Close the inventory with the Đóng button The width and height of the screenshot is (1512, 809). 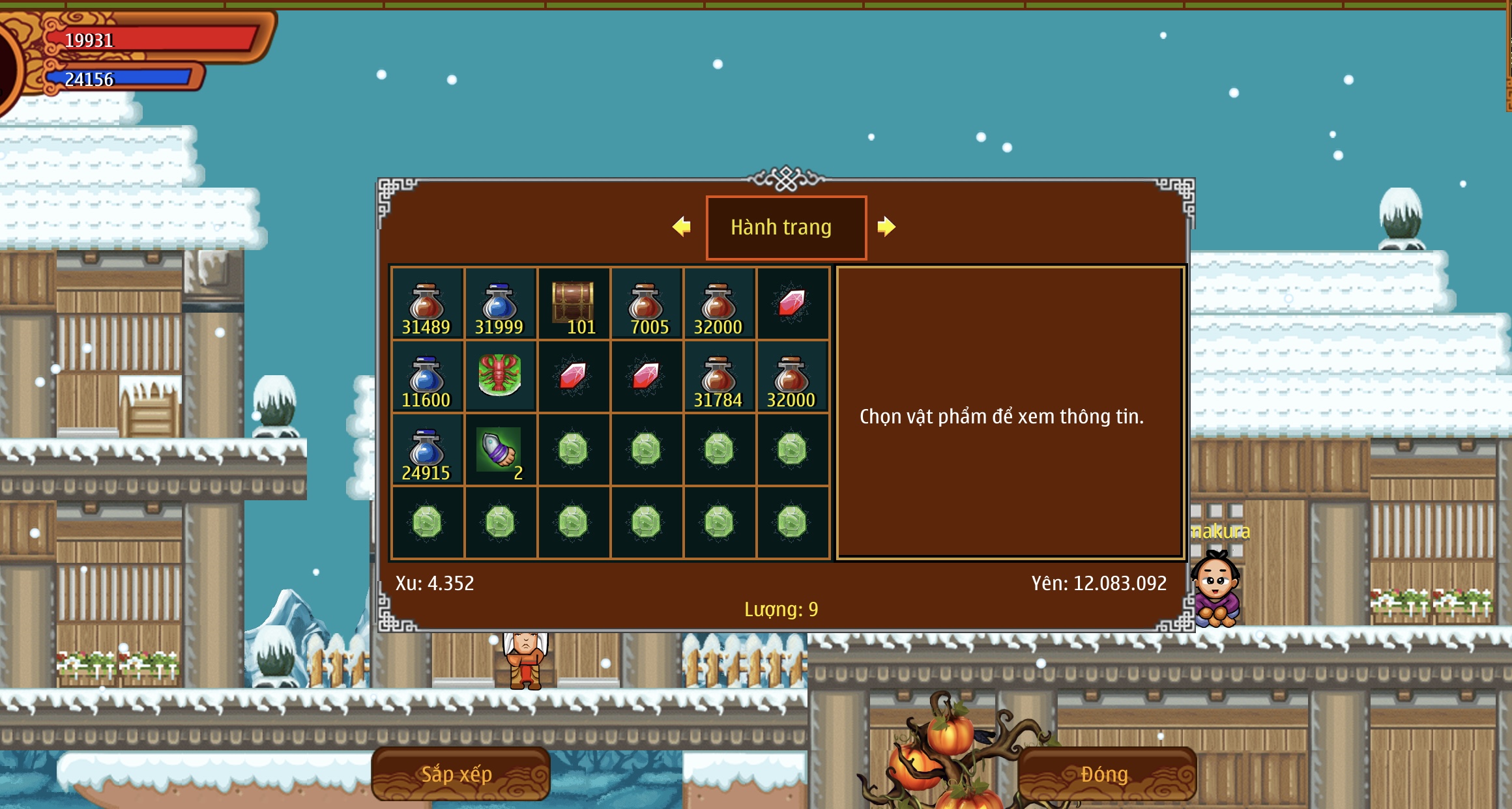point(1105,774)
